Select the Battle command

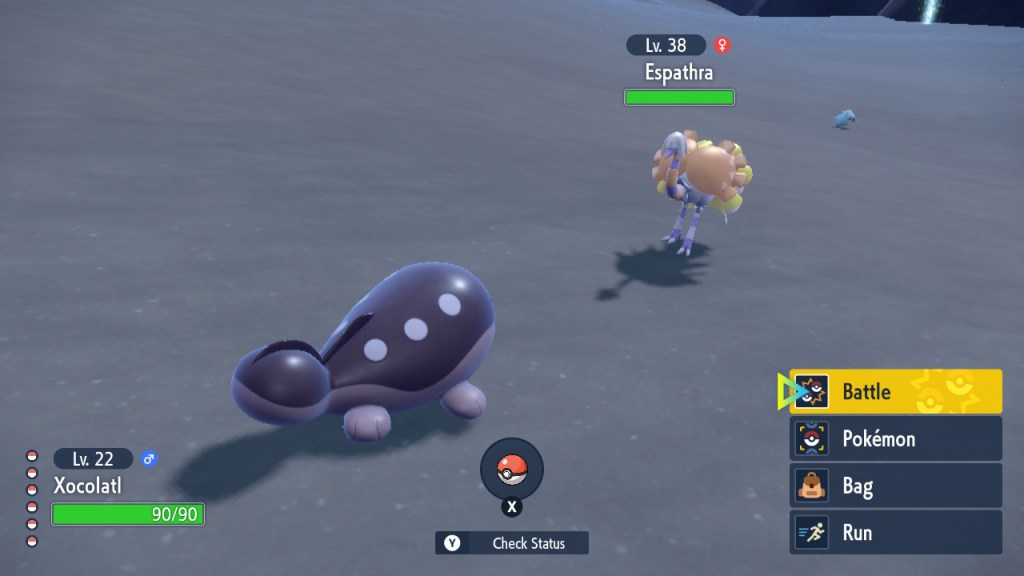point(895,392)
